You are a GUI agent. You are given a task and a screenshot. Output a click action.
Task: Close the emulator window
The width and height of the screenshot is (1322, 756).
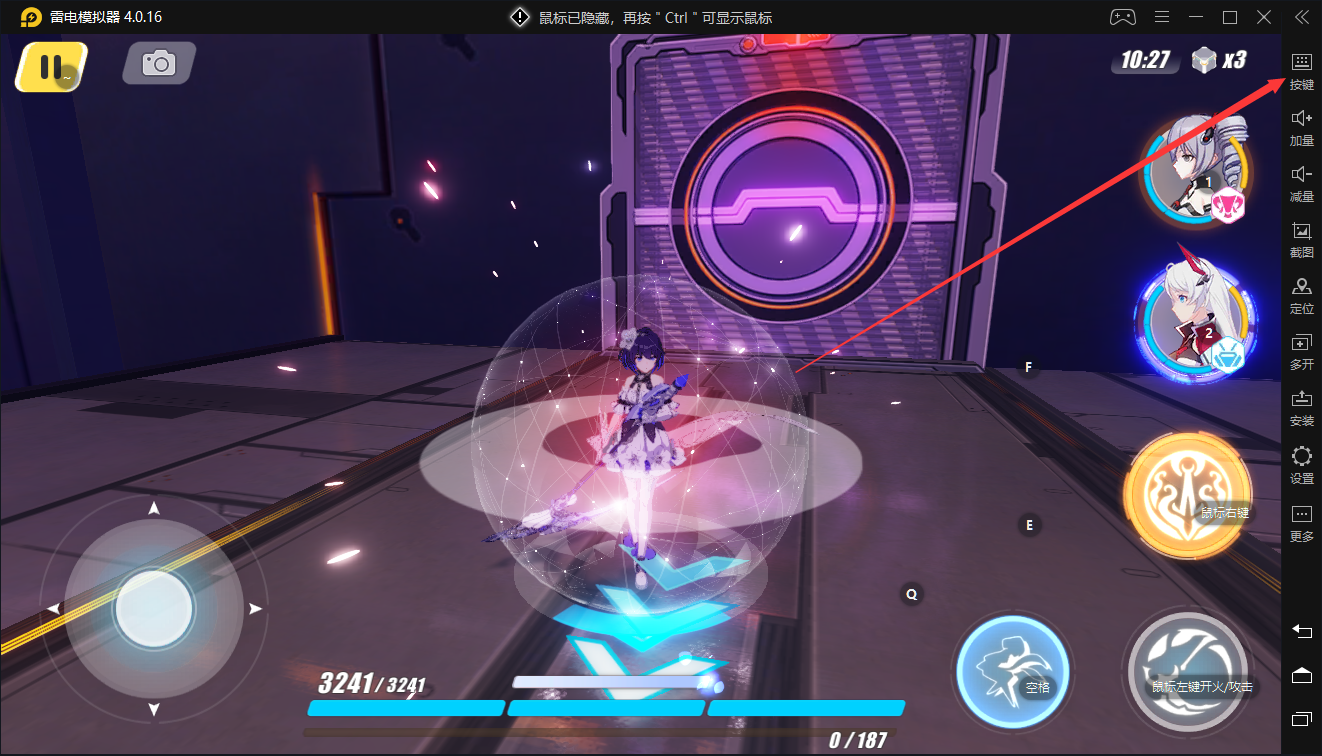1265,17
